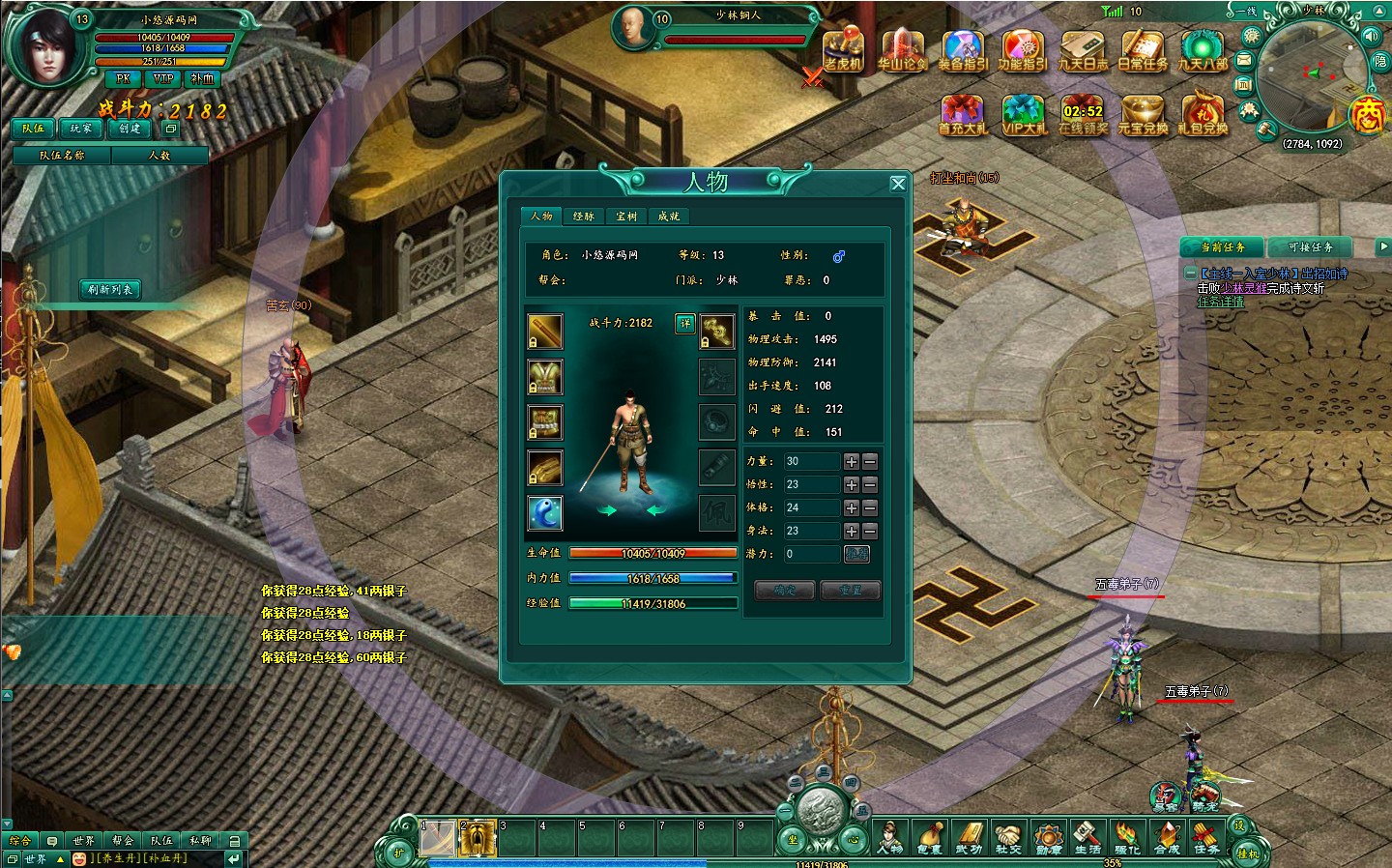1392x868 pixels.
Task: Switch to the 可接任务 quest tab
Action: point(1311,247)
